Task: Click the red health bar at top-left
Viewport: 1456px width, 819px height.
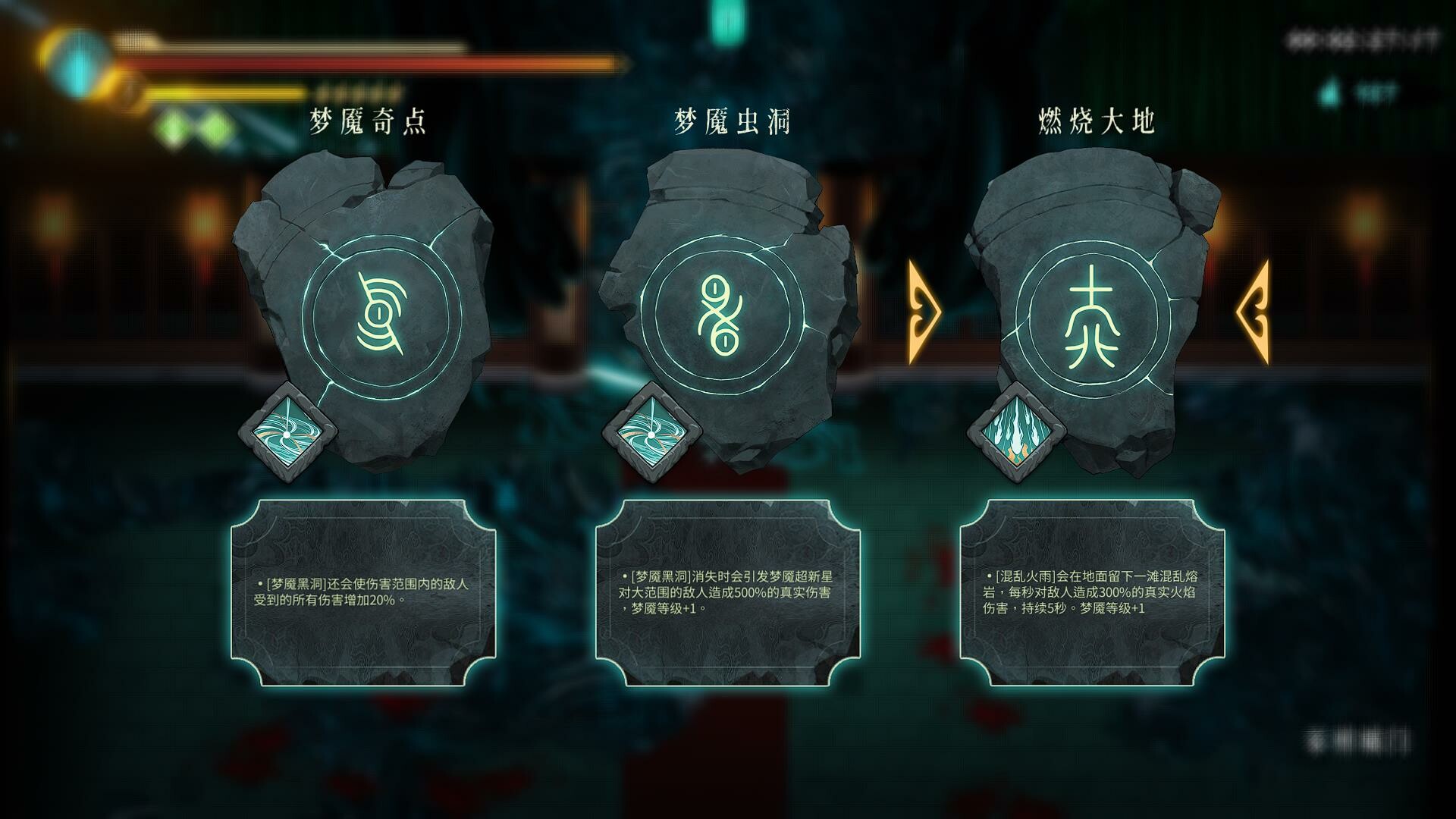Action: (341, 62)
